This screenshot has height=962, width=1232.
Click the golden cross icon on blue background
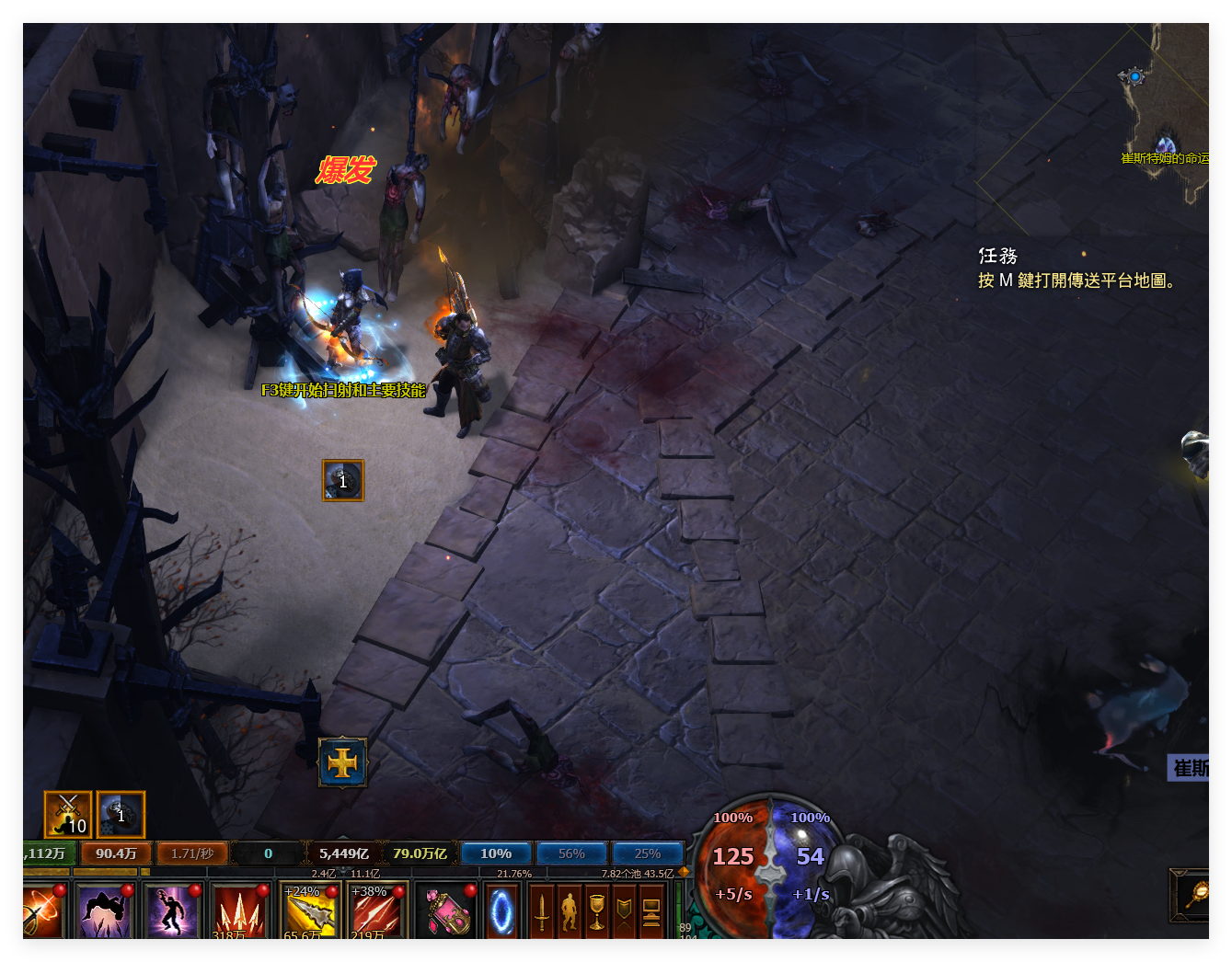pos(342,762)
